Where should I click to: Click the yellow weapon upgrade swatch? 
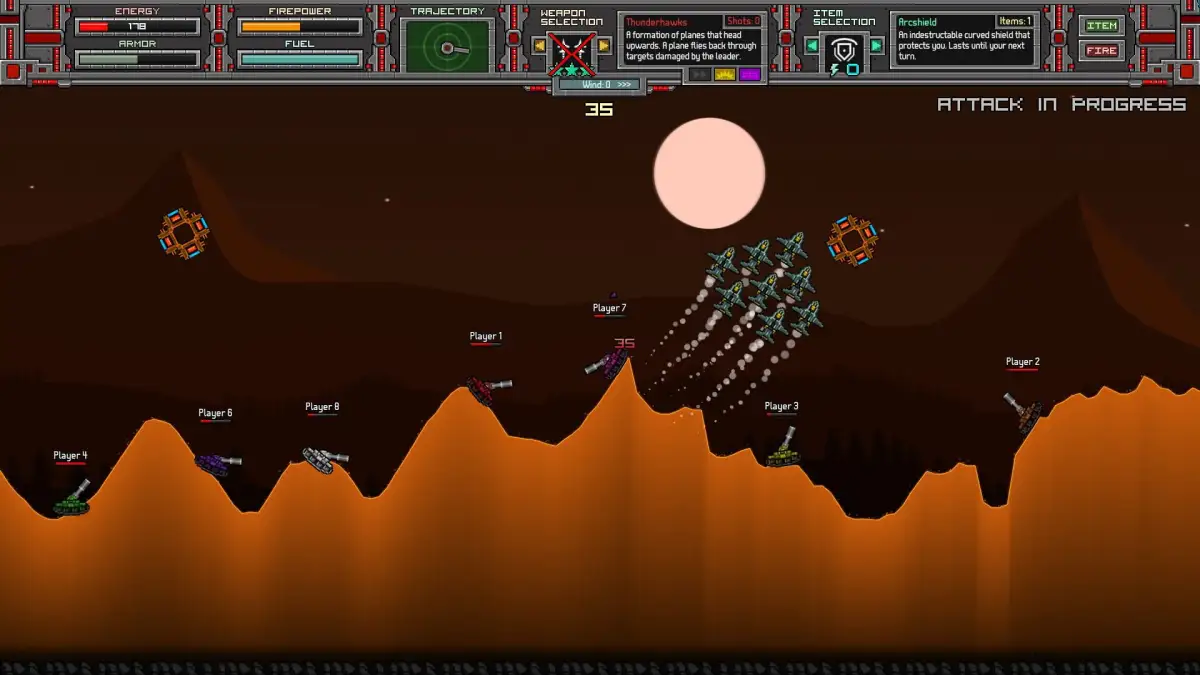click(725, 75)
